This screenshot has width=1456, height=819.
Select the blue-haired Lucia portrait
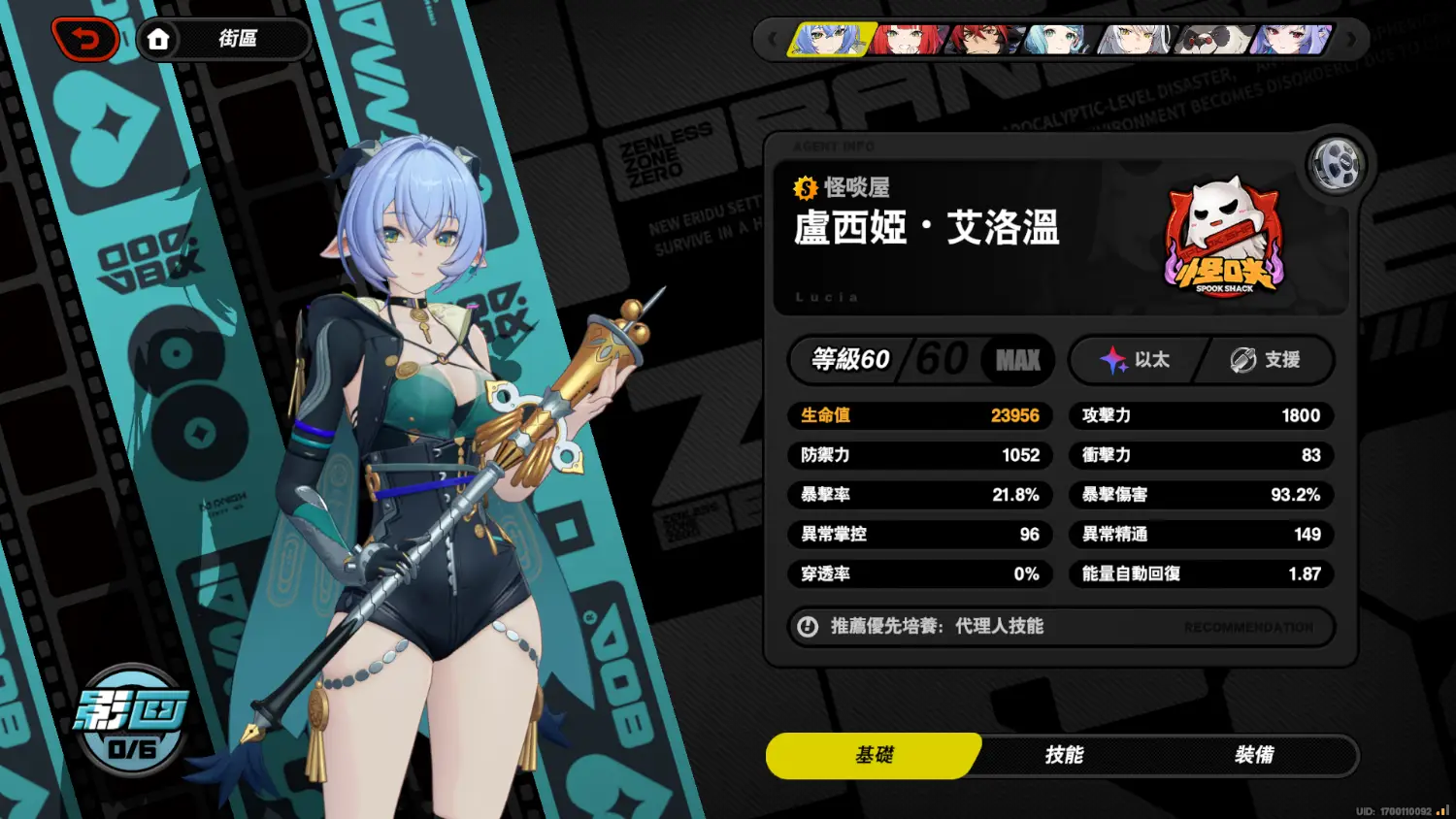[x=831, y=40]
